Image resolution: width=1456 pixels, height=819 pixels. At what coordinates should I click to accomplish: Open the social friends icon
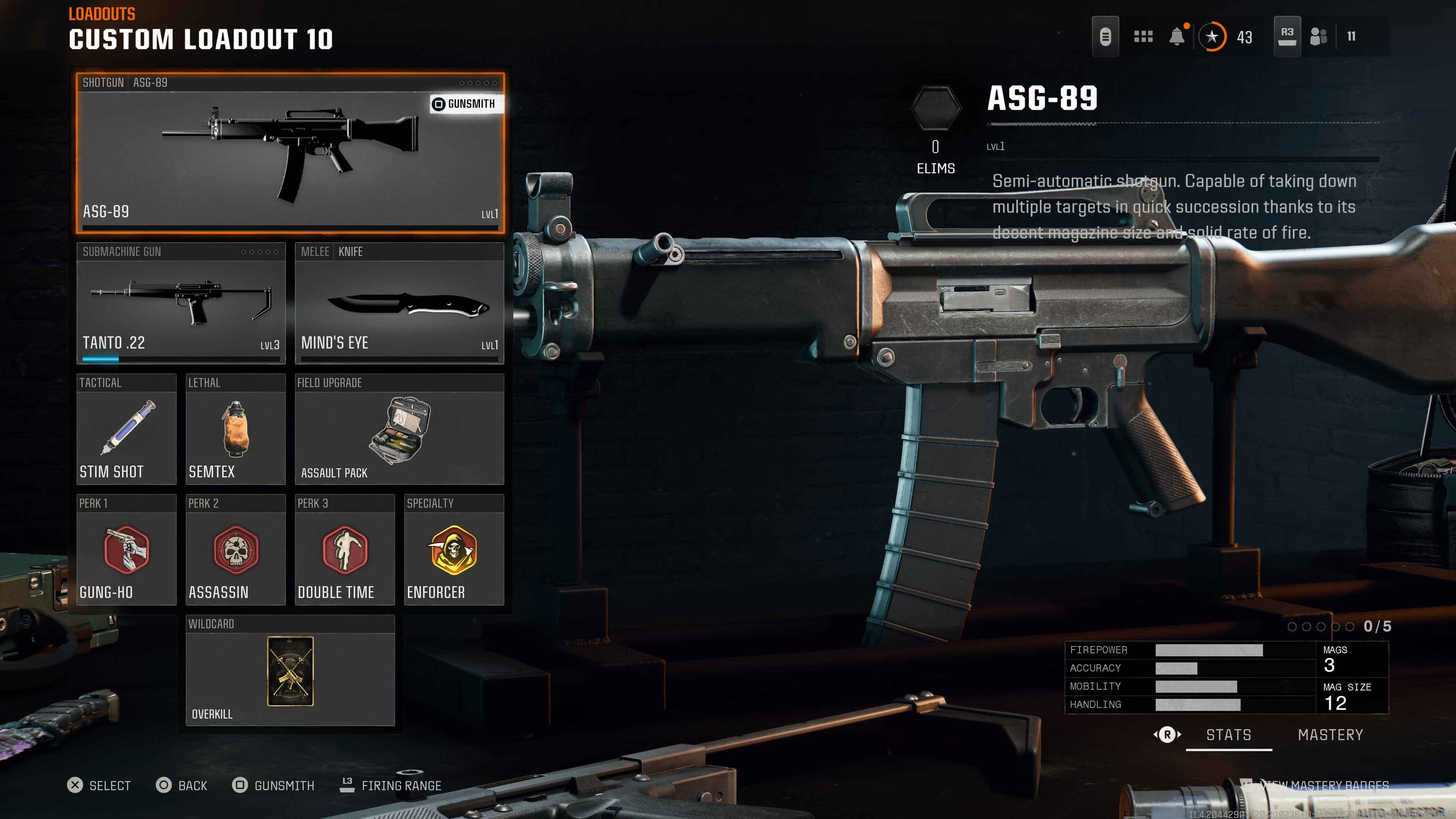click(x=1318, y=37)
